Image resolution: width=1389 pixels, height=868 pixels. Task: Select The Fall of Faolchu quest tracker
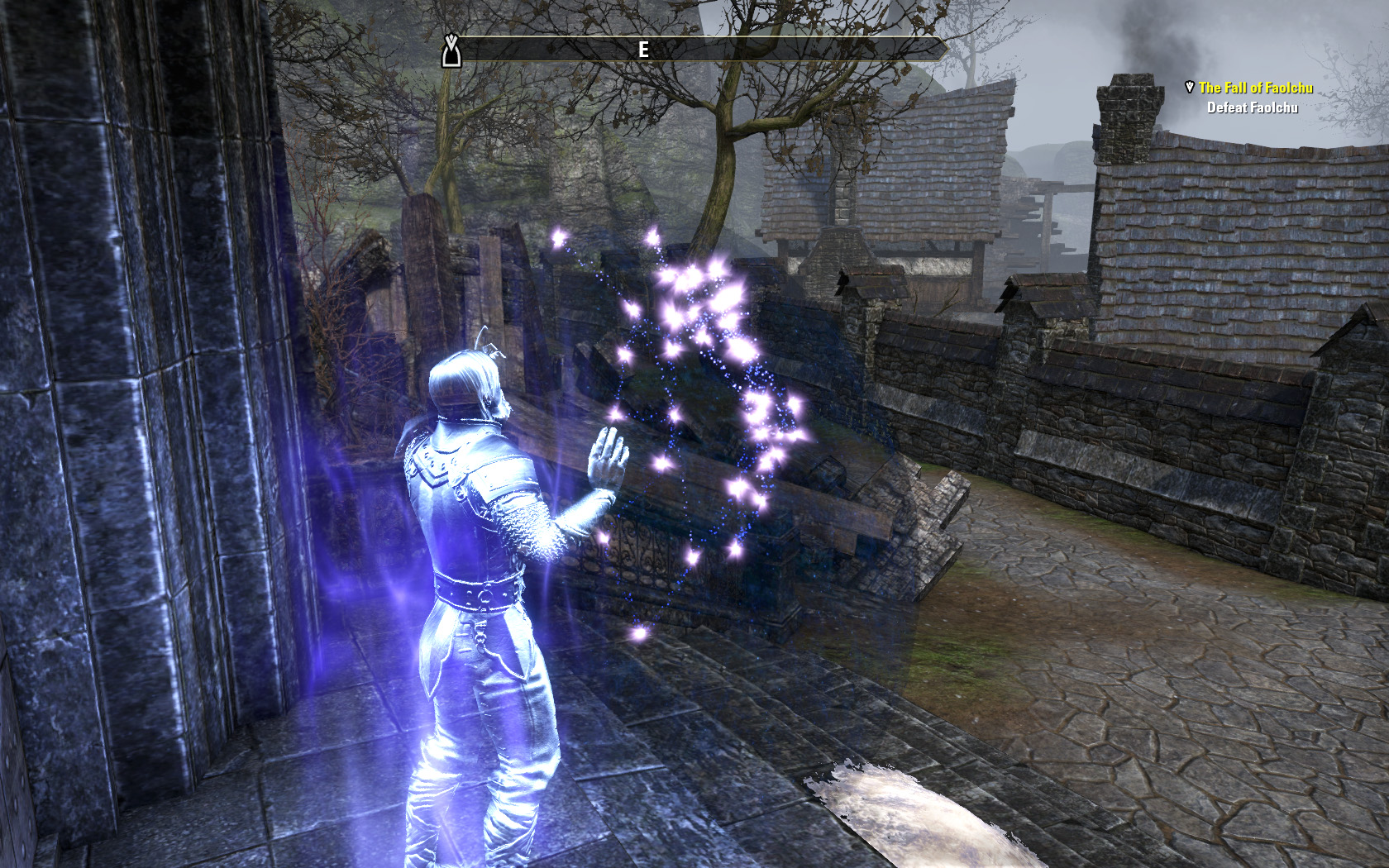[x=1255, y=88]
